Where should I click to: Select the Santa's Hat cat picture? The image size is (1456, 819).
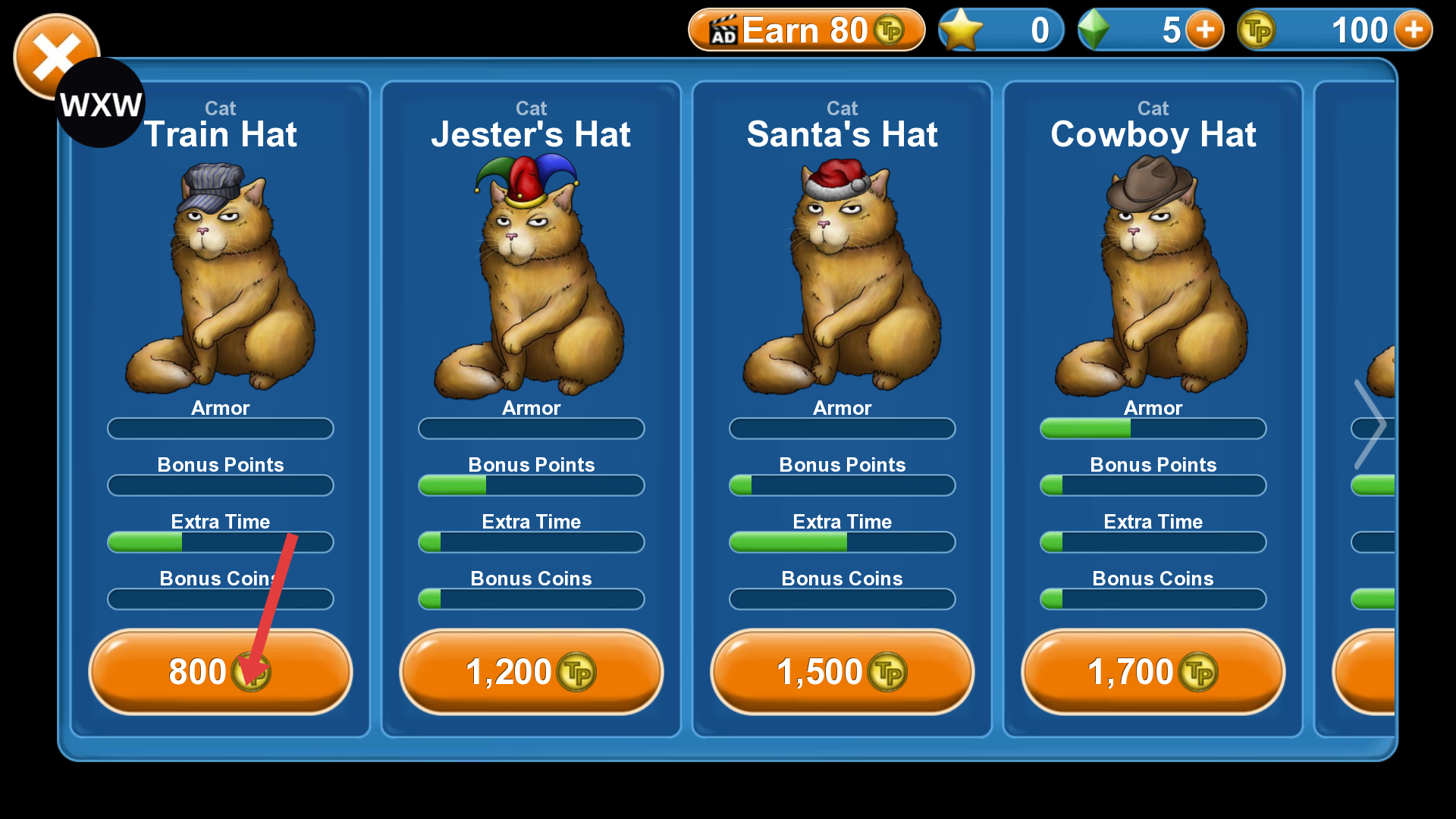click(842, 281)
